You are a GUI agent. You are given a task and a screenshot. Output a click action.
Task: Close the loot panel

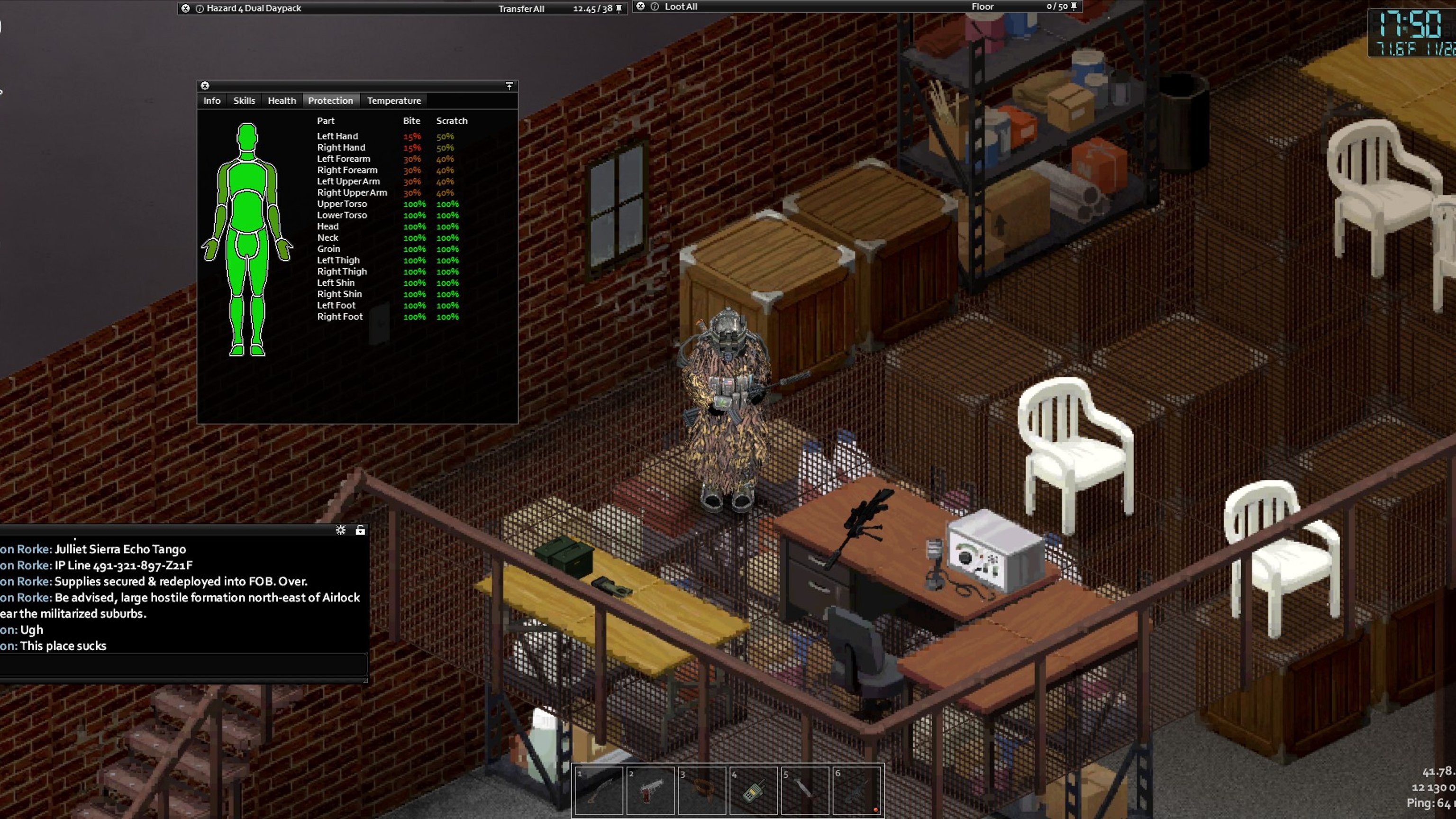tap(640, 6)
